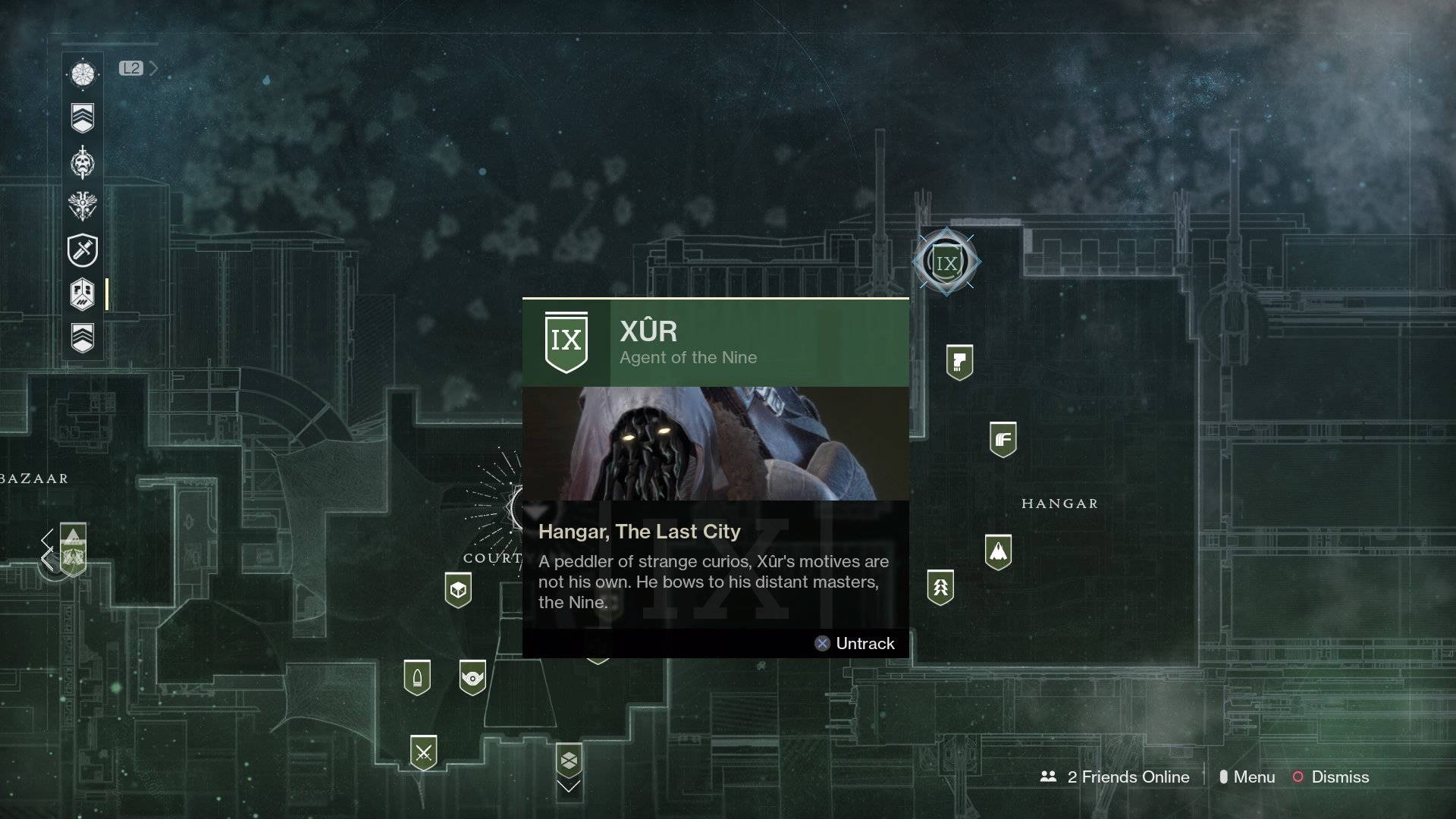Click the skull Crucible icon in the left sidebar
Screen dimensions: 1456x819
[x=83, y=163]
